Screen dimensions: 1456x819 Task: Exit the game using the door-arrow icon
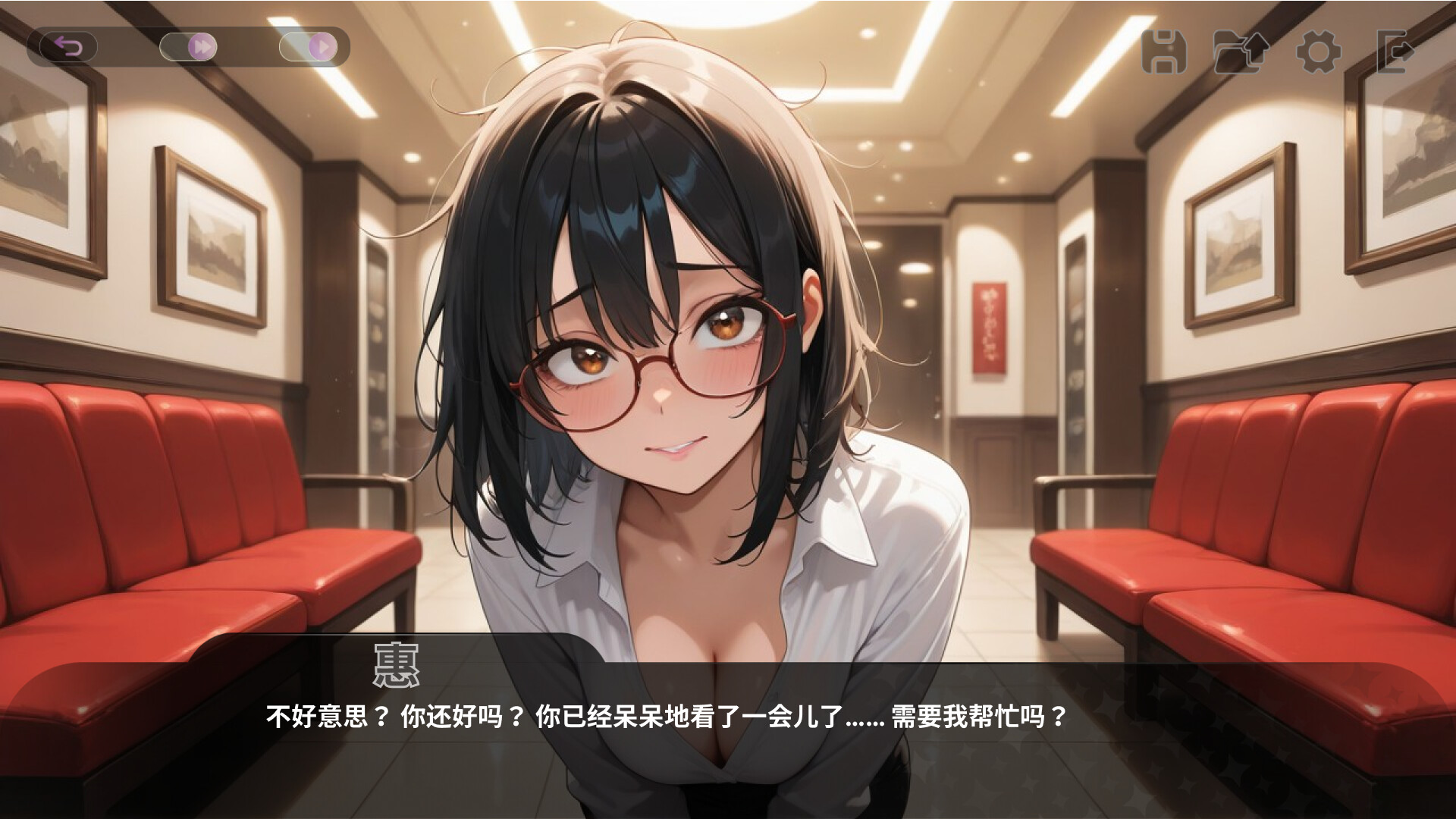click(x=1394, y=52)
